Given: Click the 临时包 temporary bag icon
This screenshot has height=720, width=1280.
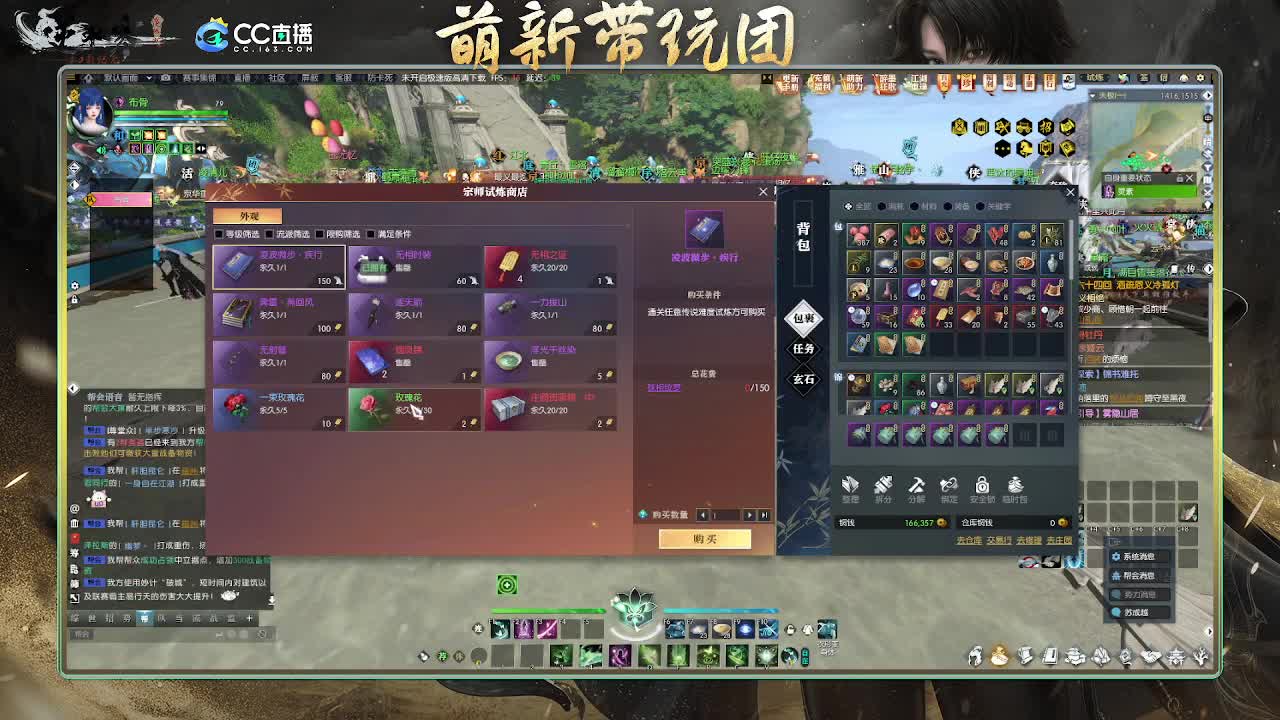Looking at the screenshot, I should (x=1014, y=486).
